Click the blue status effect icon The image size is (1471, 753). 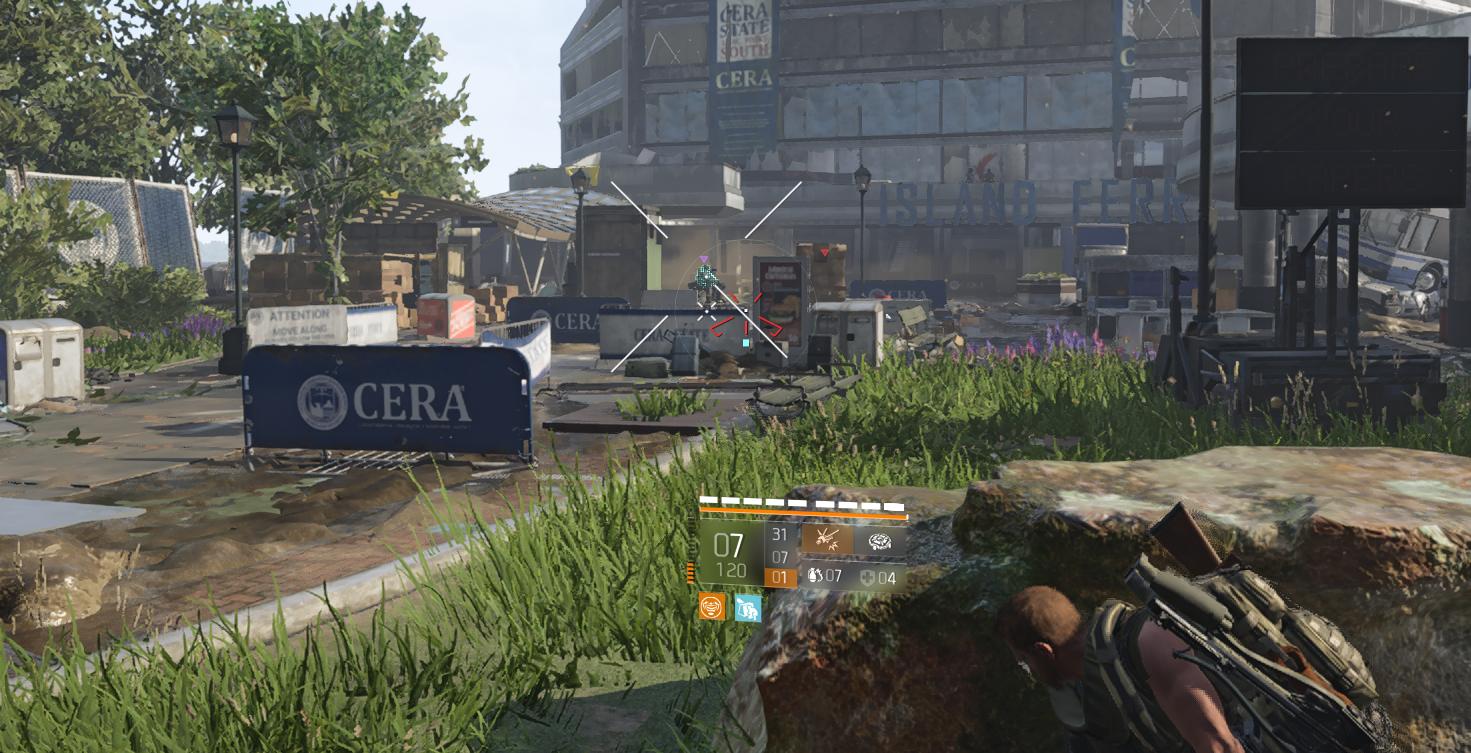pyautogui.click(x=747, y=607)
